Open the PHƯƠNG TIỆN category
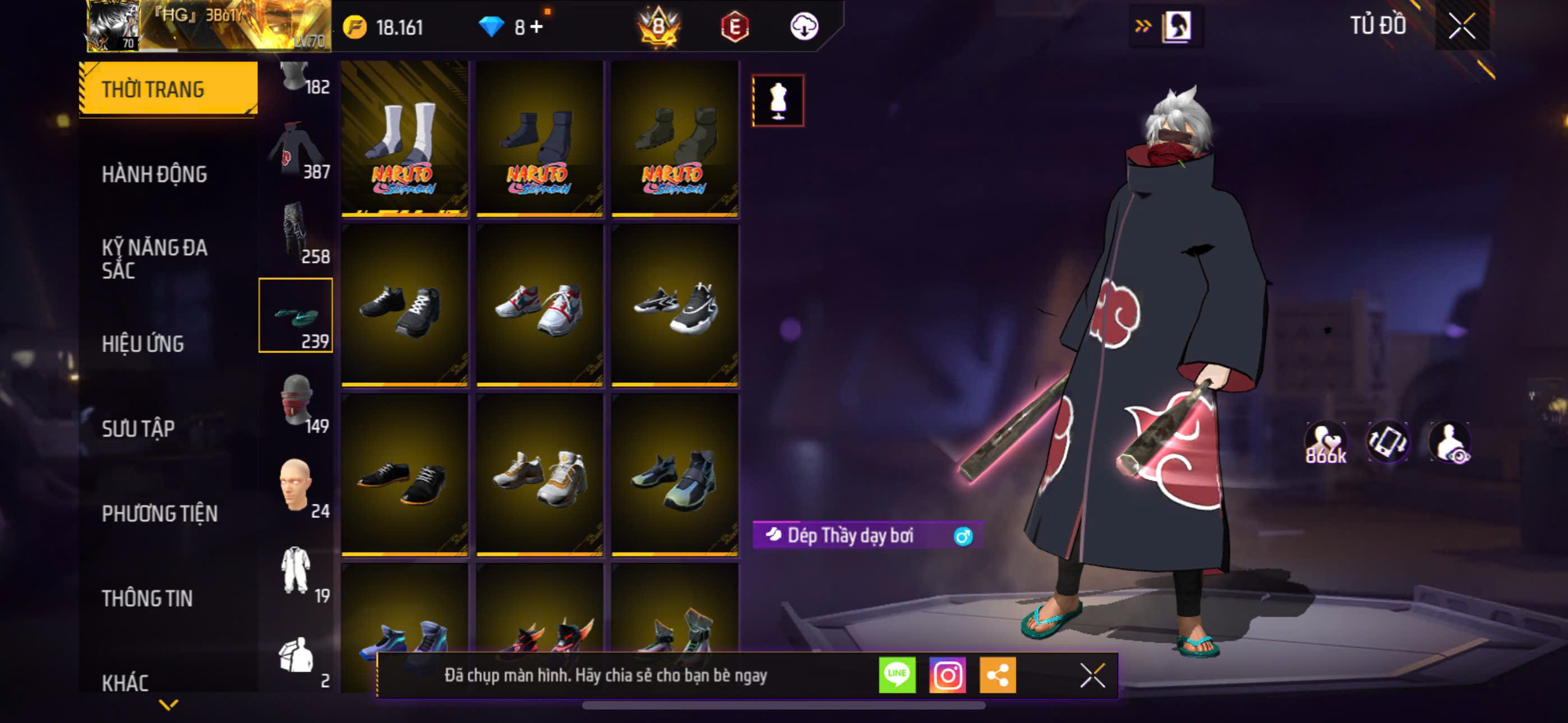The image size is (1568, 723). pyautogui.click(x=159, y=513)
